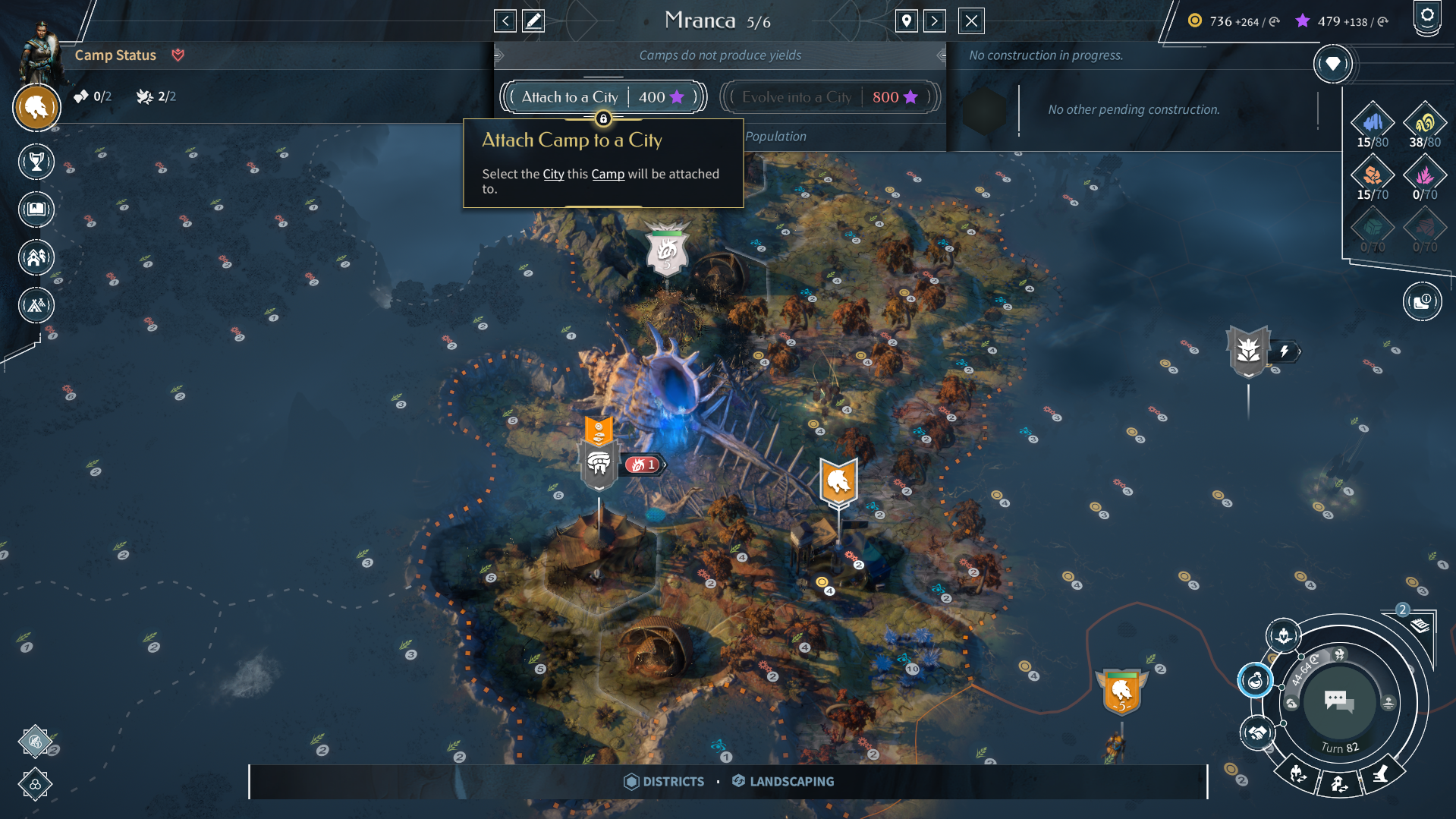Open the victory trophy panel
The width and height of the screenshot is (1456, 819).
[36, 162]
